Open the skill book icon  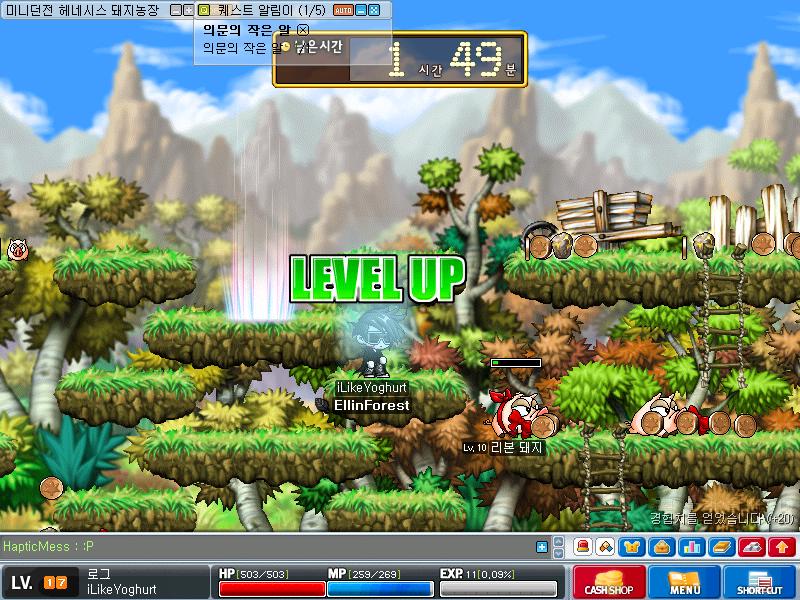pyautogui.click(x=720, y=547)
